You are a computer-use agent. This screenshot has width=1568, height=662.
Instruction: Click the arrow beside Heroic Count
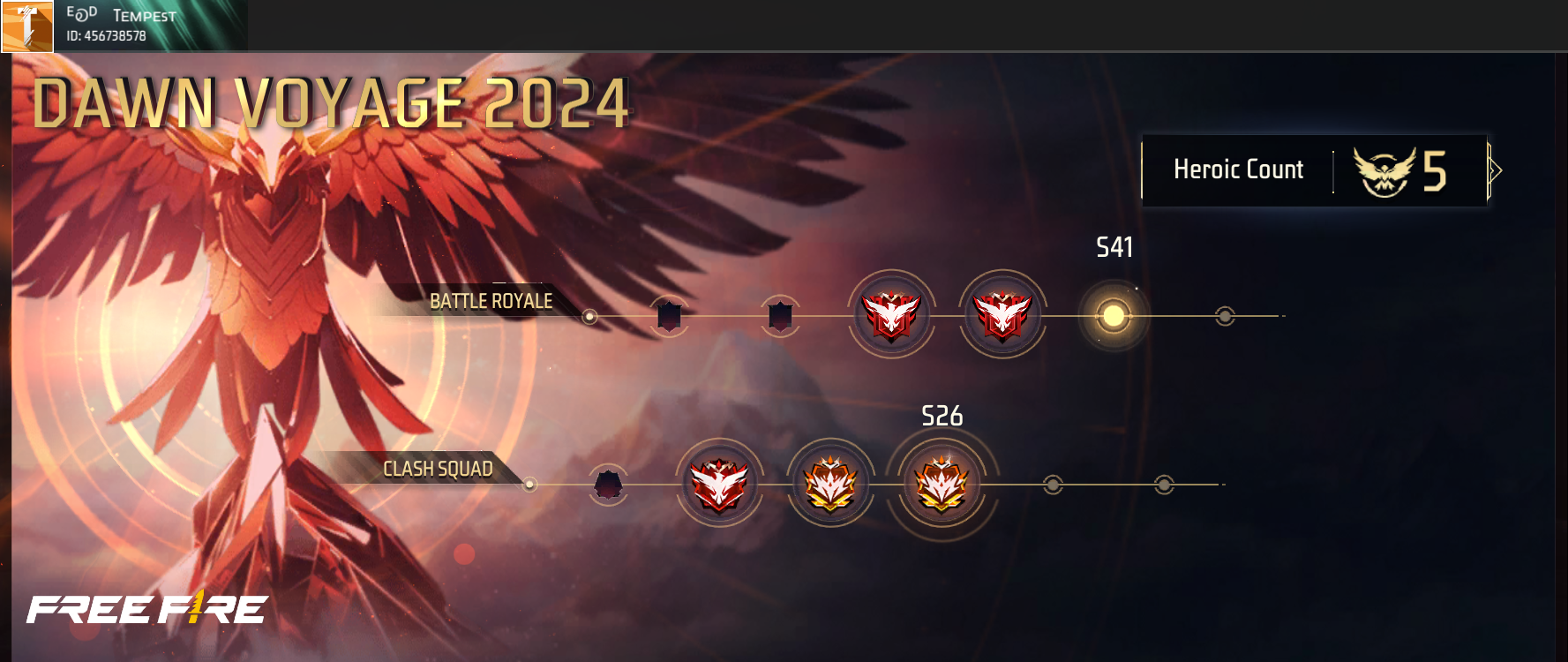pos(1495,170)
